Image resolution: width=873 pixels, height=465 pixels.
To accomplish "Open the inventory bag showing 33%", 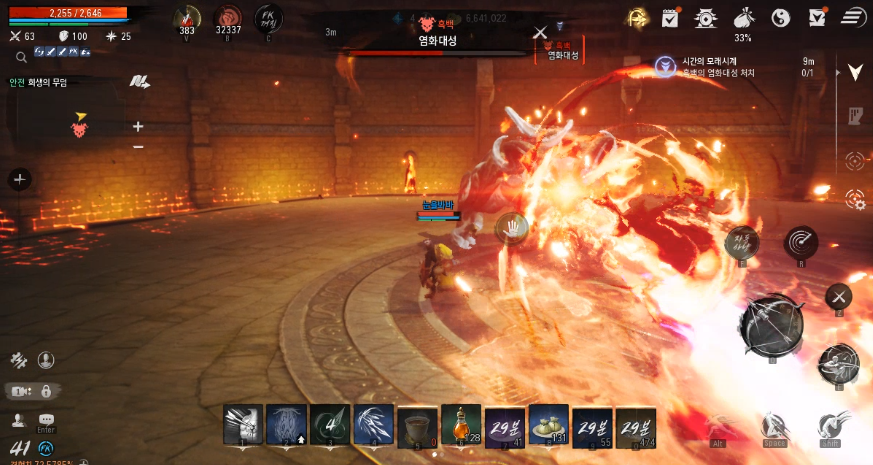I will pos(743,17).
